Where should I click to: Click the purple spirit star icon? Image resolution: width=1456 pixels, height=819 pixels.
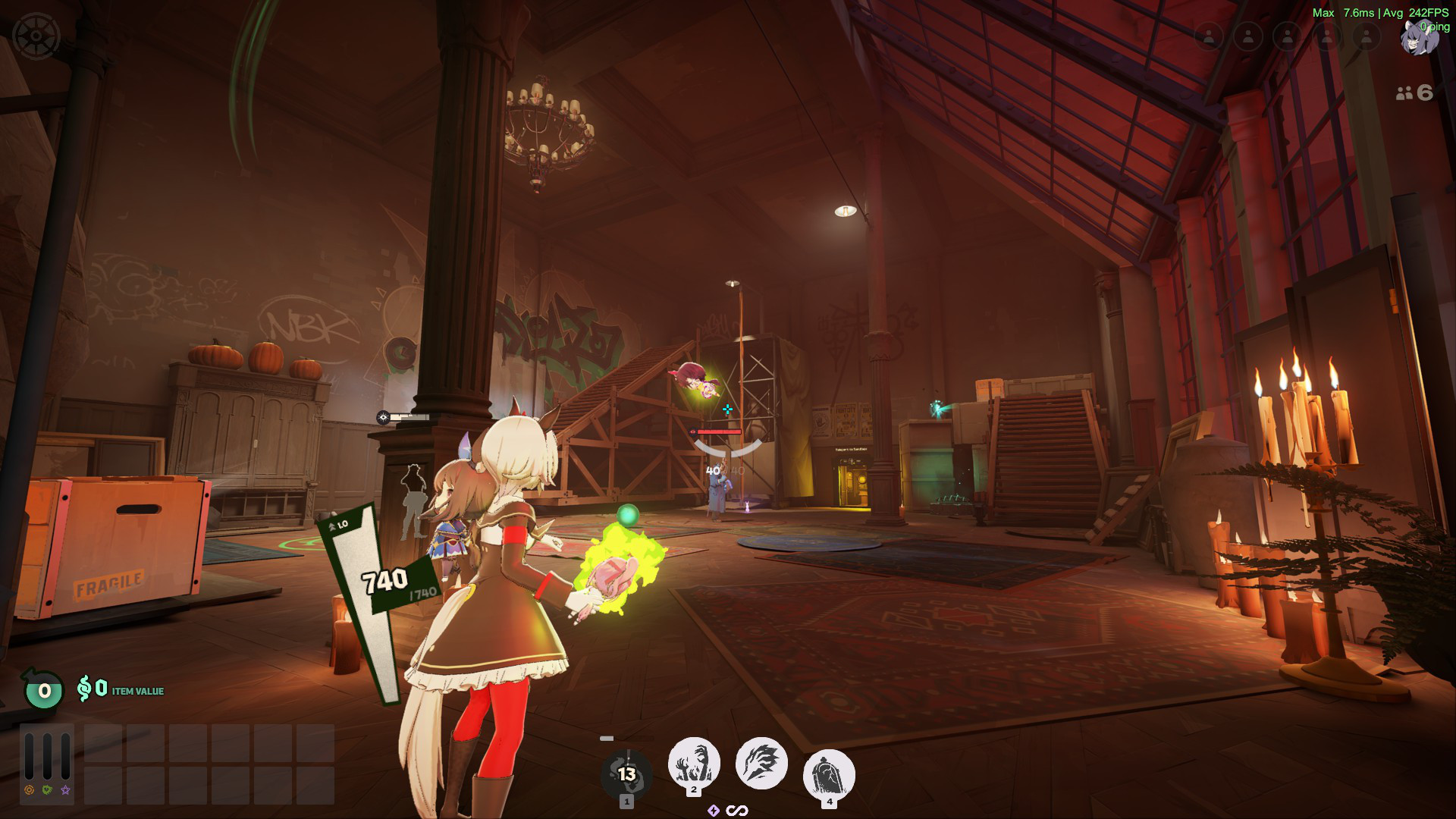click(66, 790)
